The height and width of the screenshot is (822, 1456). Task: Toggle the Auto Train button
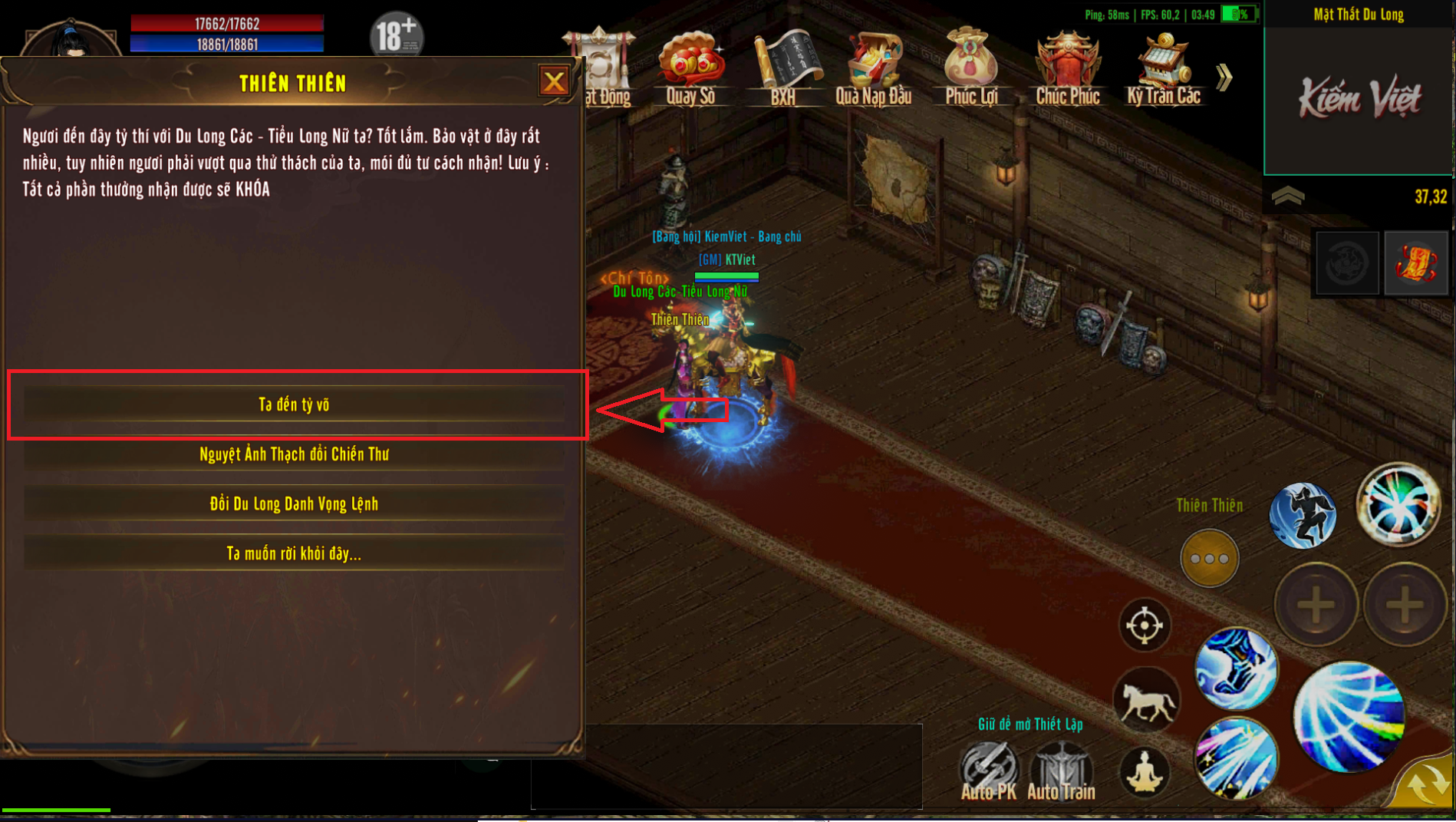[x=1061, y=771]
